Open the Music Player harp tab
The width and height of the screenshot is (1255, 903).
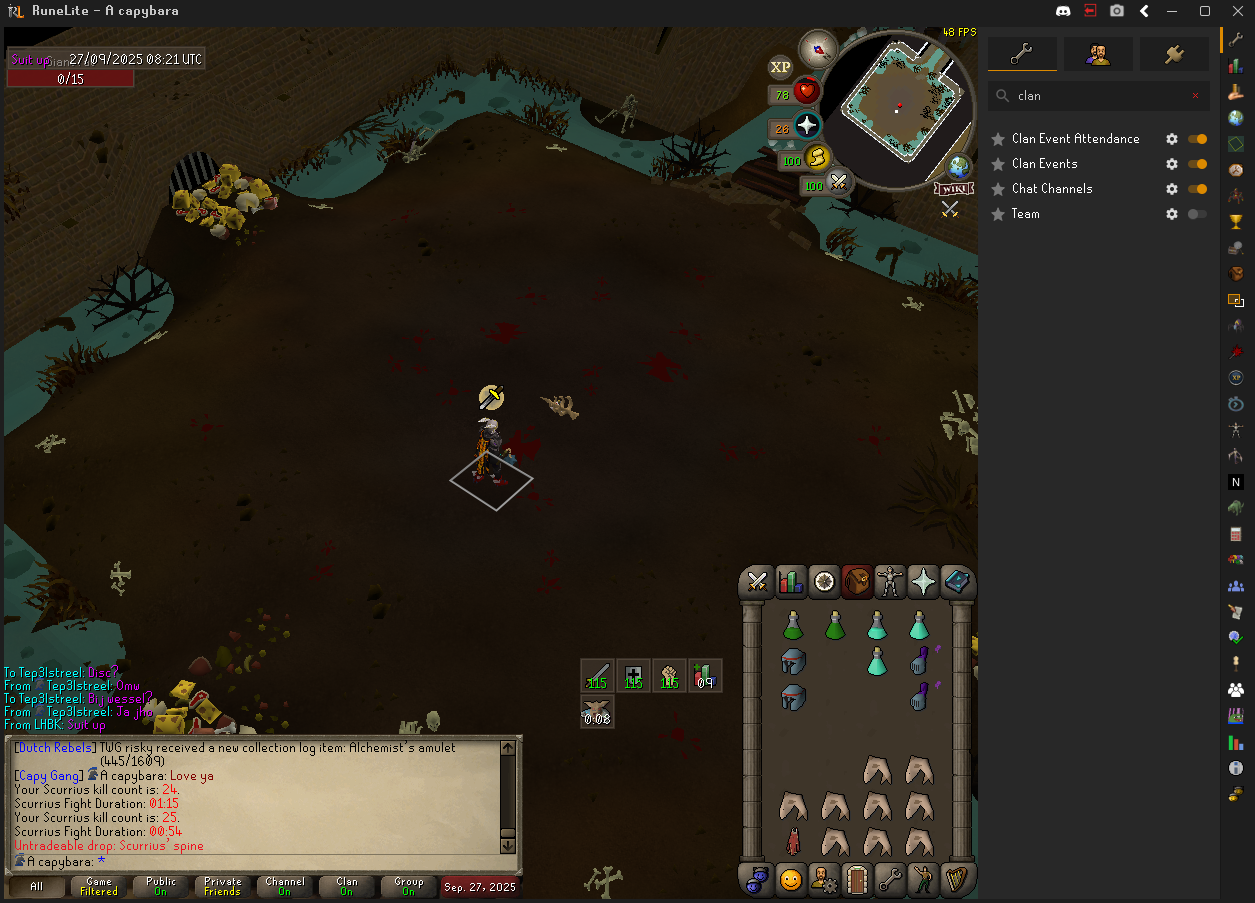click(957, 880)
